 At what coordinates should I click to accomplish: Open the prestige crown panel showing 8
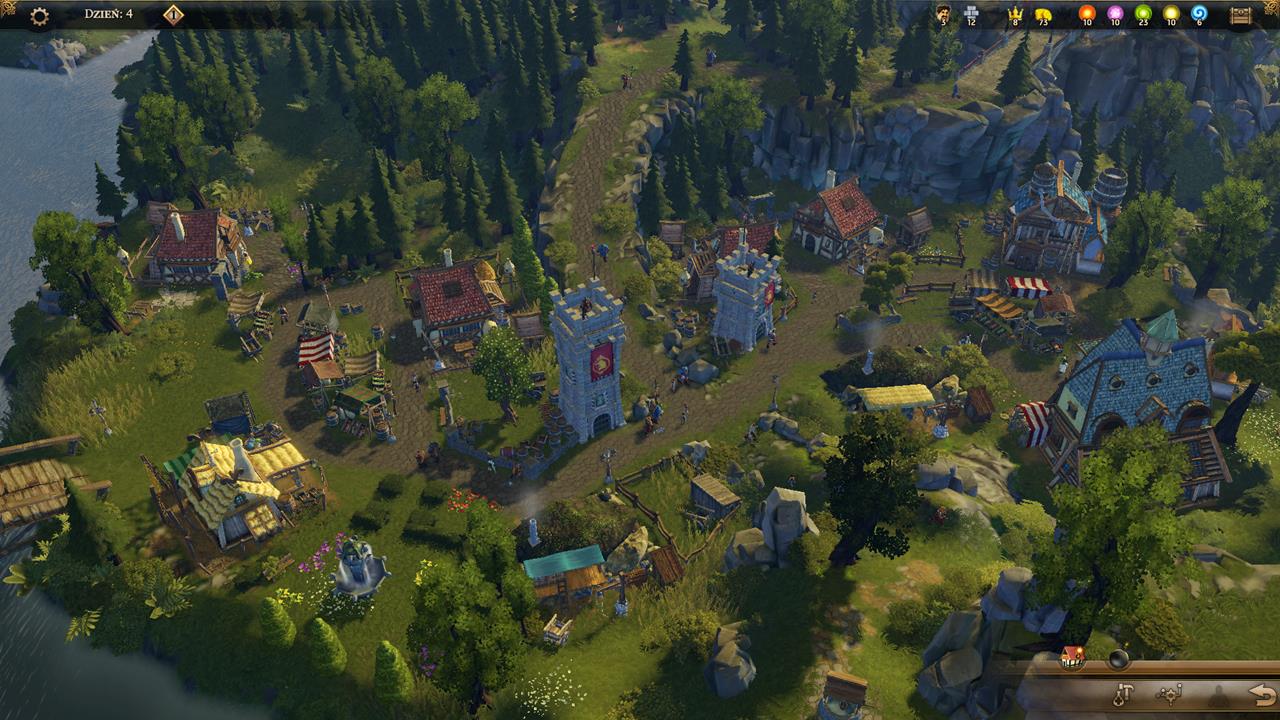coord(1014,16)
